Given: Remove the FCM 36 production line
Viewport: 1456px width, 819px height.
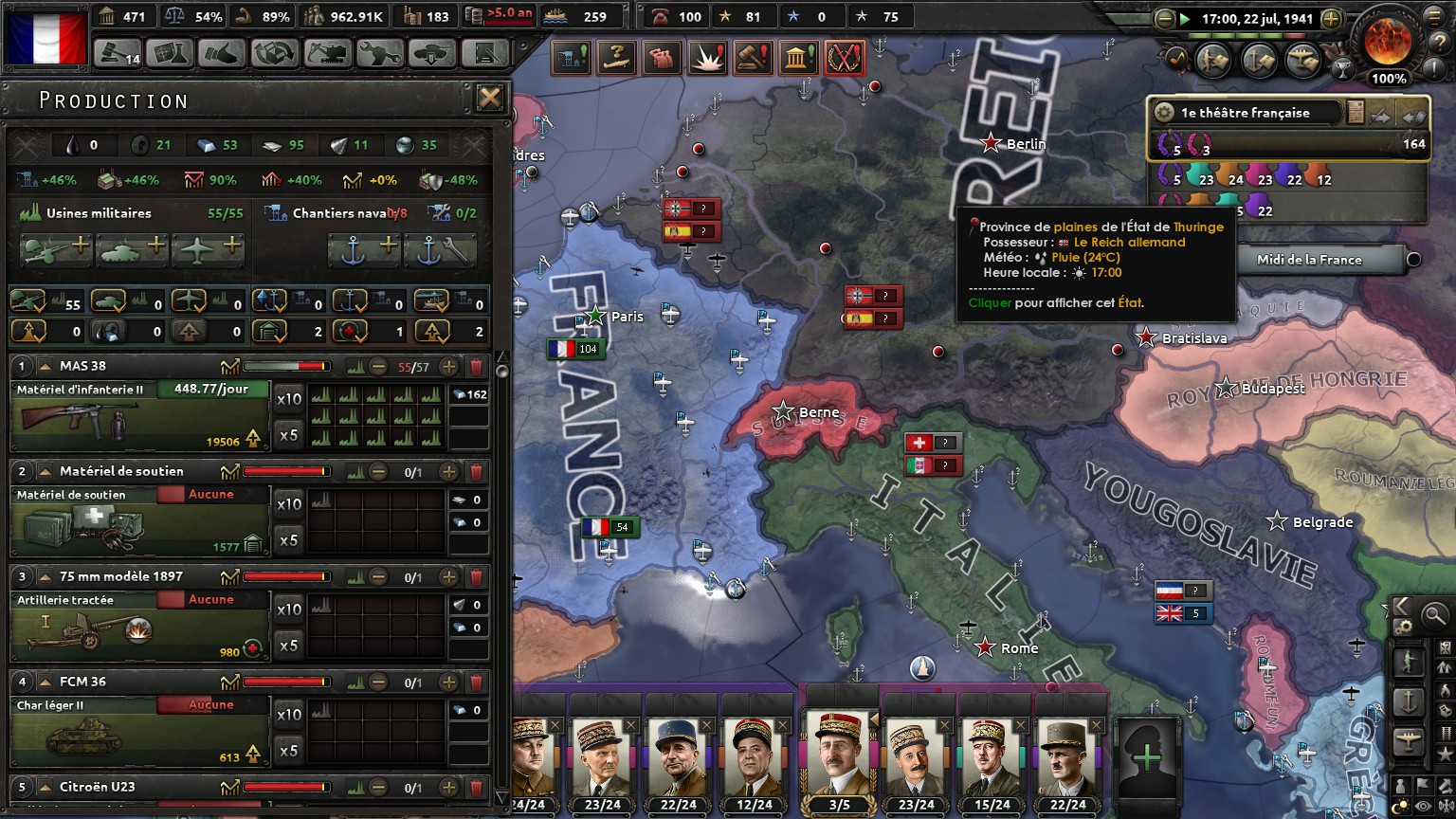Looking at the screenshot, I should click(x=476, y=682).
